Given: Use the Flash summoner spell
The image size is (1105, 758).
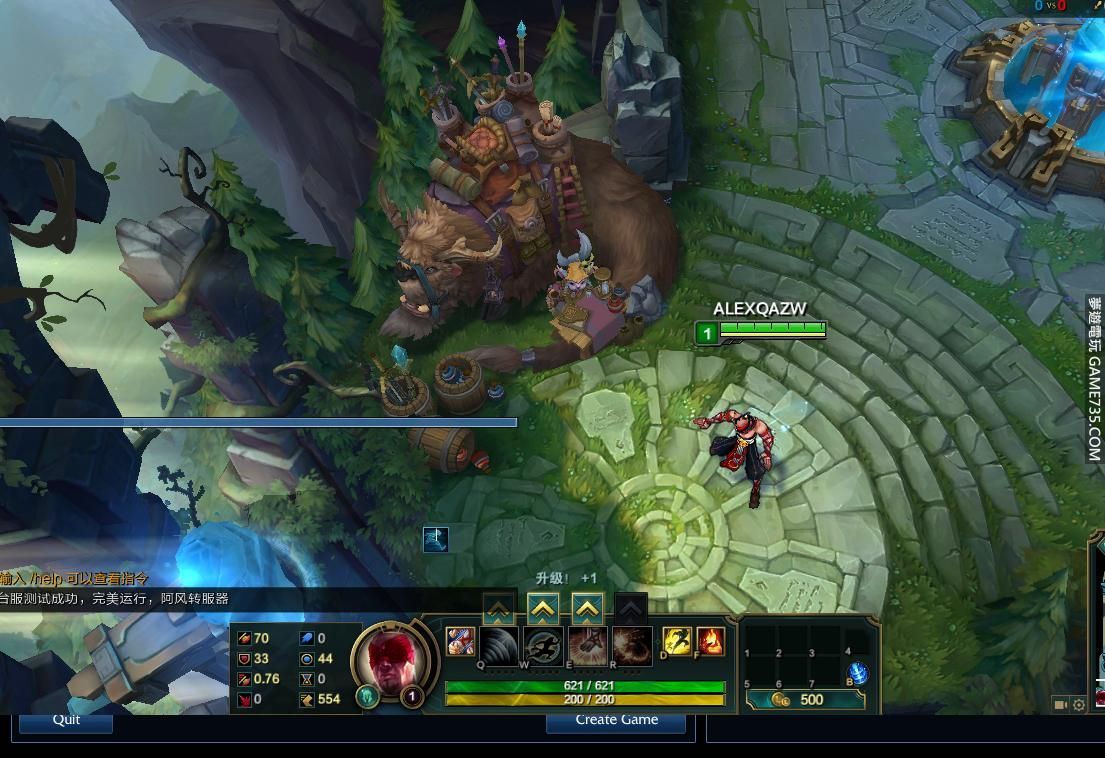Looking at the screenshot, I should pyautogui.click(x=677, y=641).
